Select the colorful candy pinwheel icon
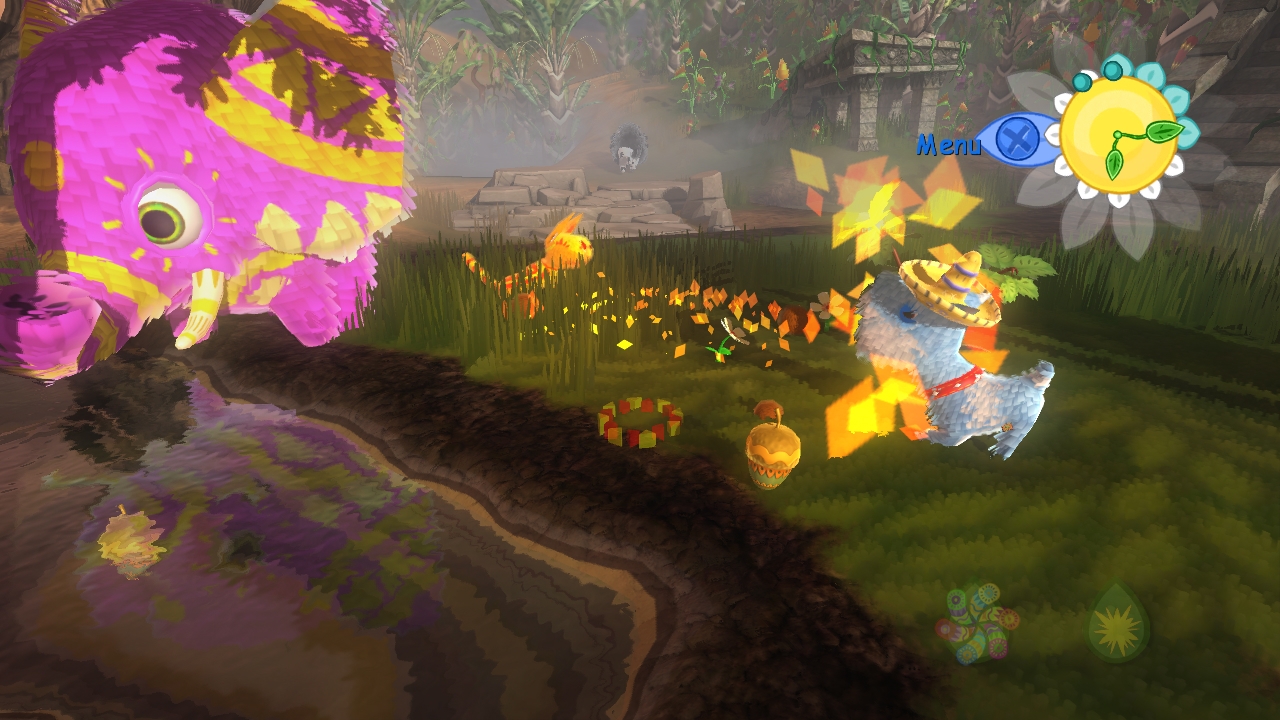 pos(976,623)
